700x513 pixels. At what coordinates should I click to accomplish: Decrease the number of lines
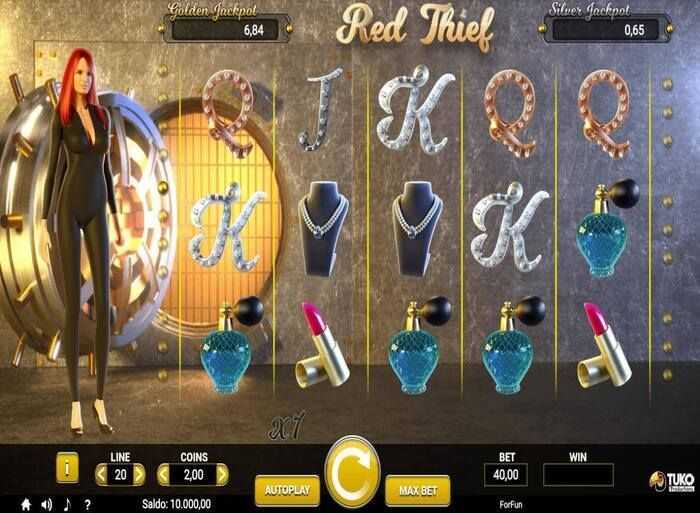click(x=102, y=473)
